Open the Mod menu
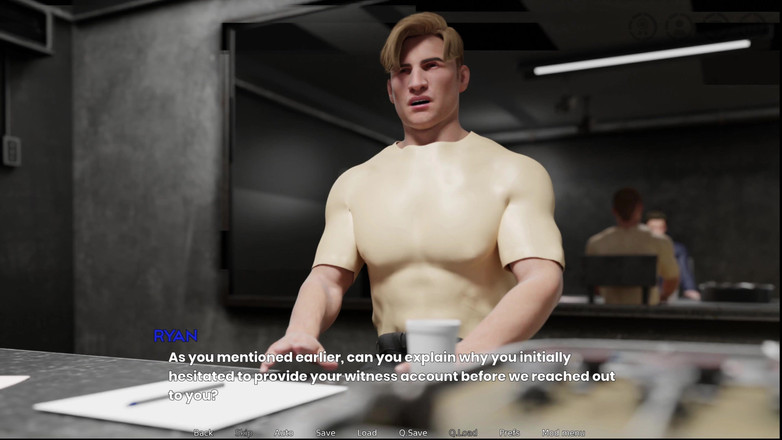The width and height of the screenshot is (782, 440). click(563, 433)
